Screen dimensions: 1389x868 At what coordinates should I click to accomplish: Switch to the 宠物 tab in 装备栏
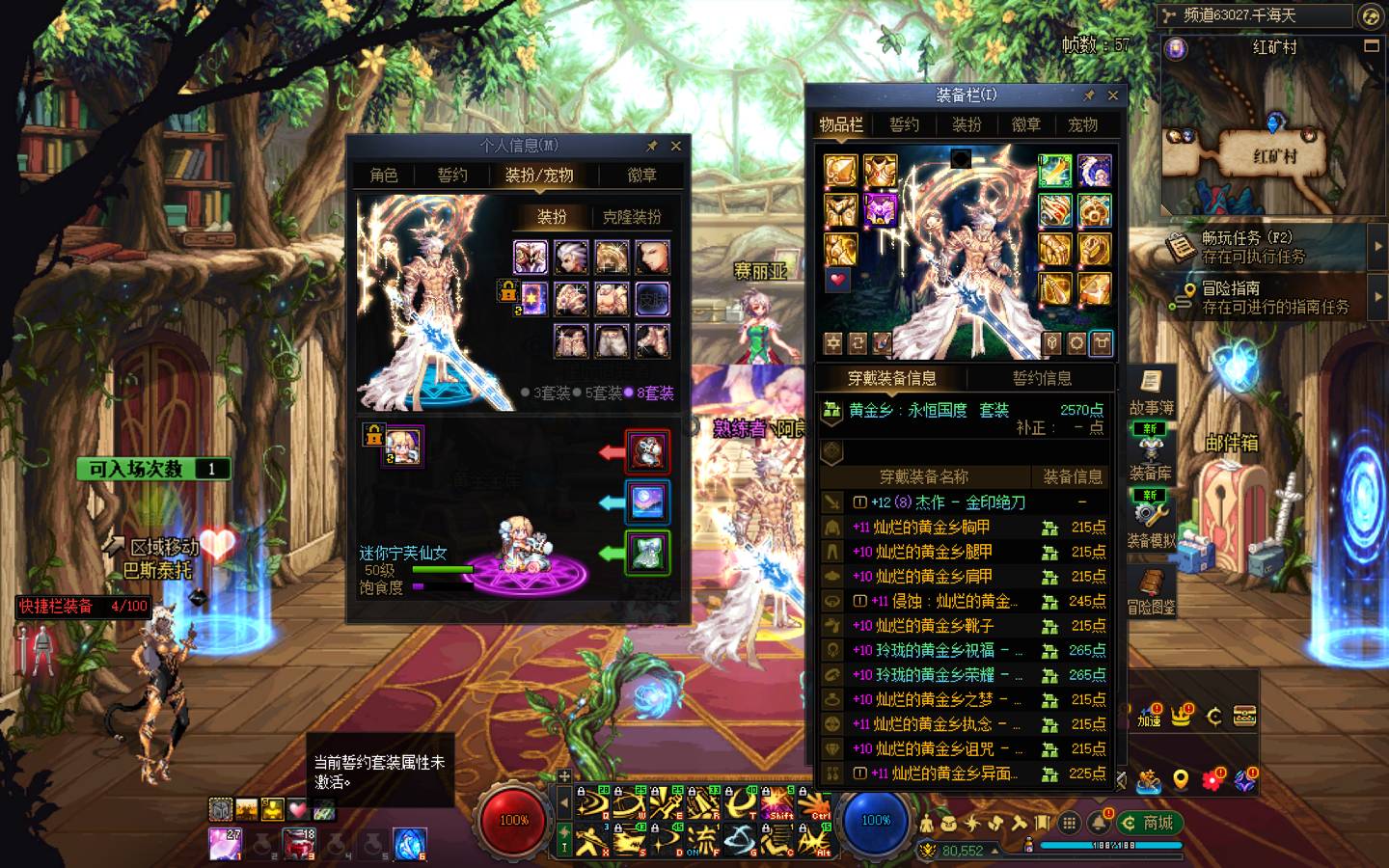(x=1082, y=124)
